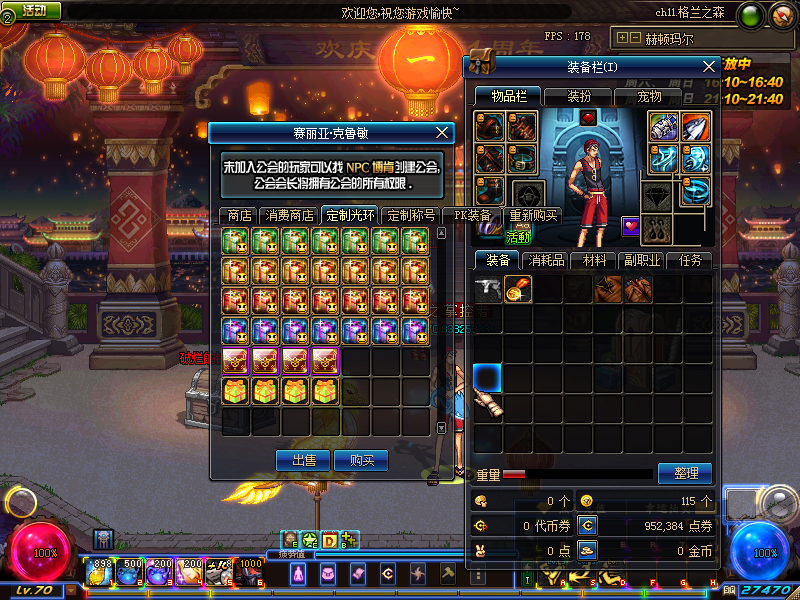Viewport: 800px width, 600px height.
Task: Show the 消耗品 consumables tab
Action: tap(546, 260)
